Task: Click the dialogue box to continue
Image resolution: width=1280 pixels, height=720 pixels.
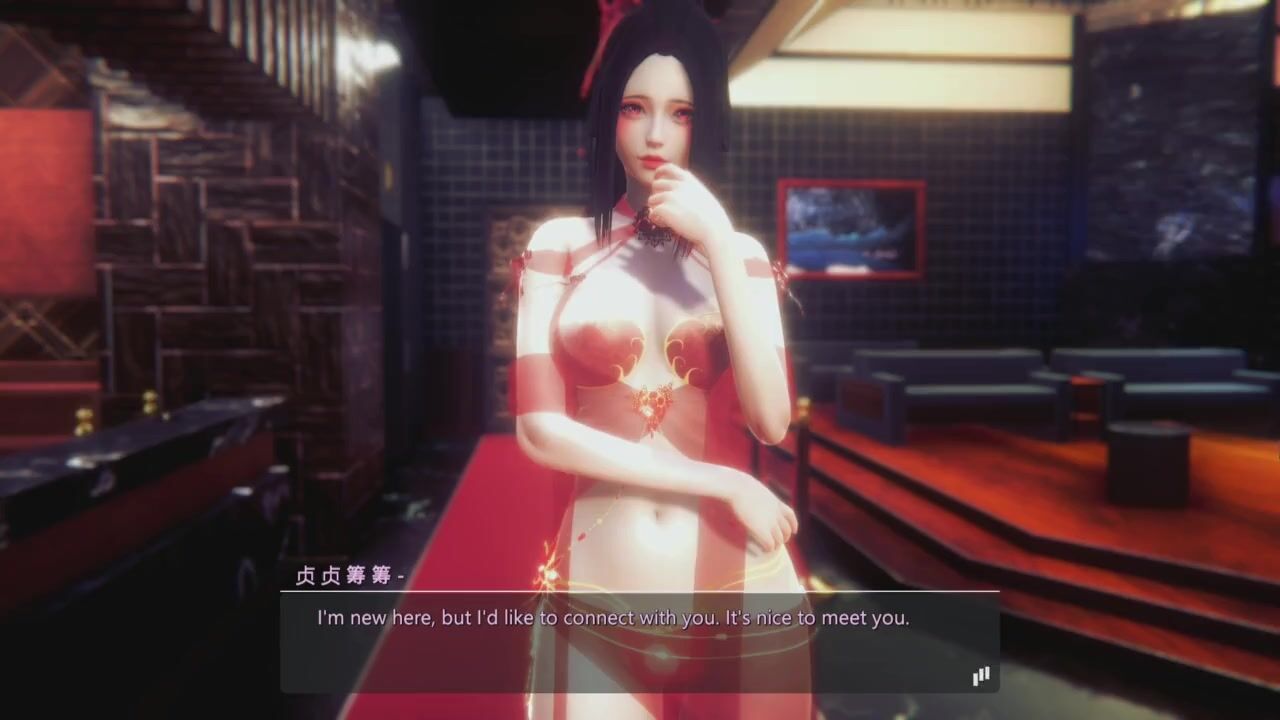Action: point(640,641)
